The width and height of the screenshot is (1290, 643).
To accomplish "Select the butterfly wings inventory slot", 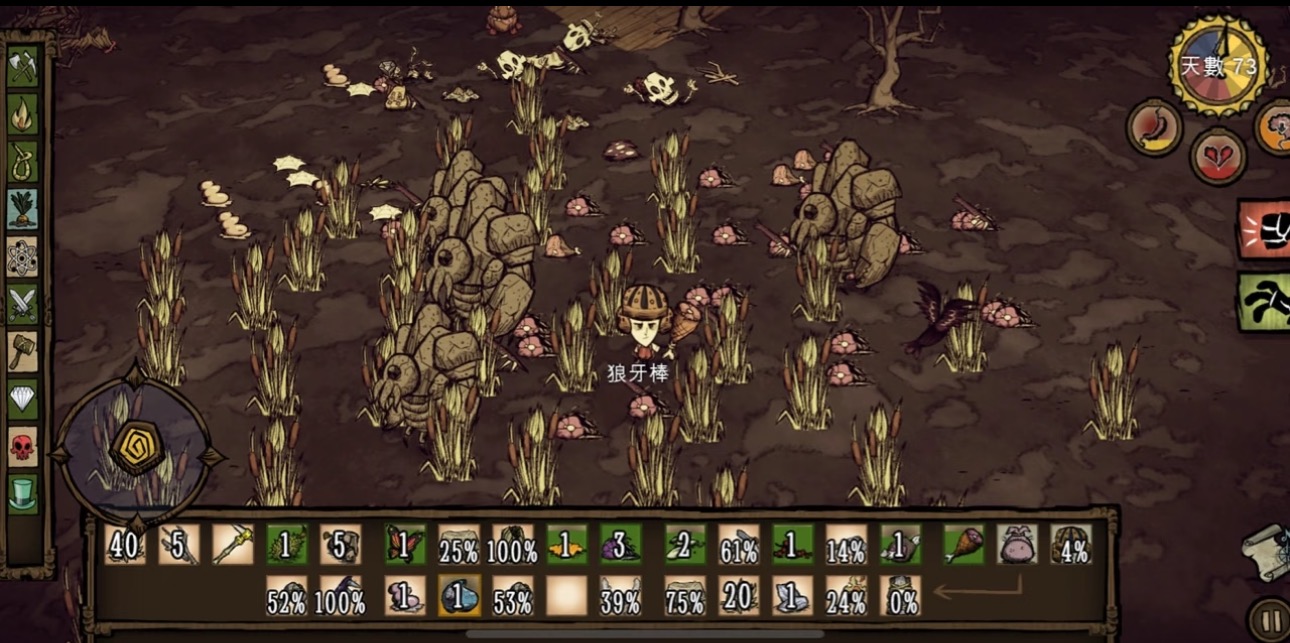I will (406, 545).
